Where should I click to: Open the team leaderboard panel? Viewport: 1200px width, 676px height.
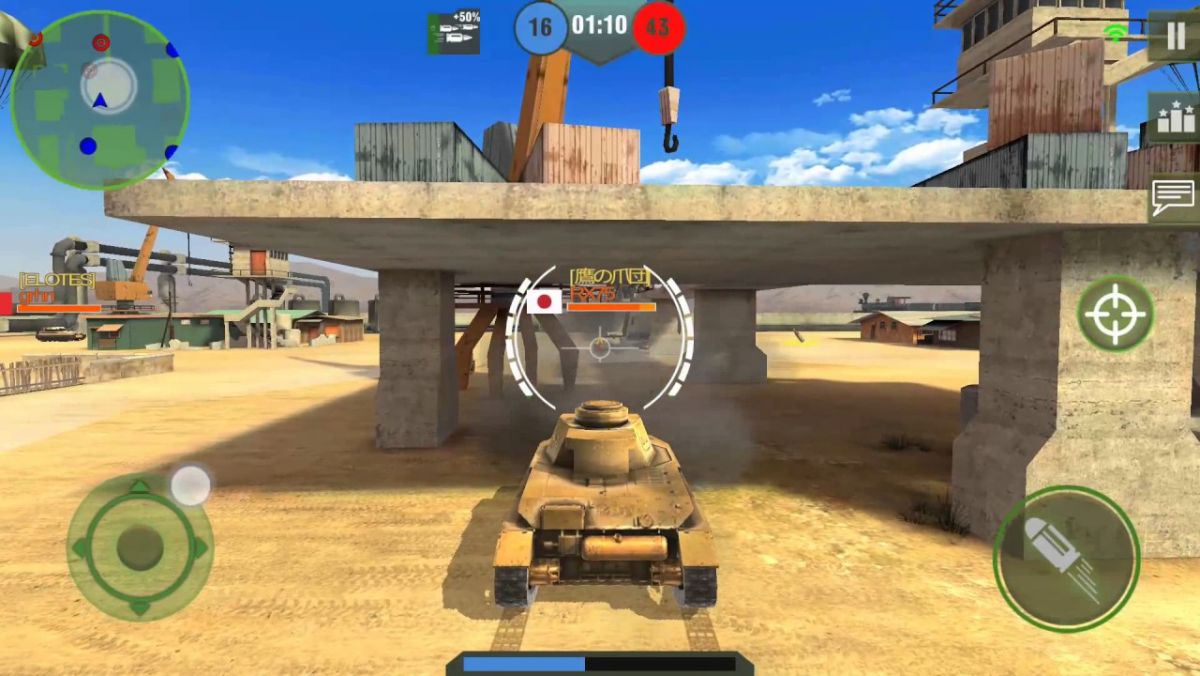pos(1173,119)
